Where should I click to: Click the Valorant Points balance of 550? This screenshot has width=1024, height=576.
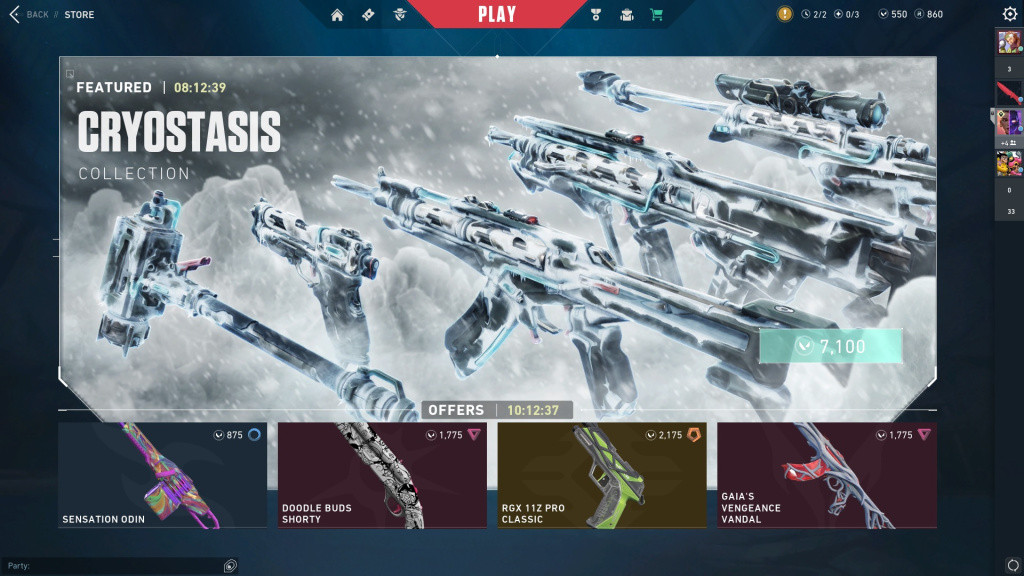pyautogui.click(x=892, y=15)
